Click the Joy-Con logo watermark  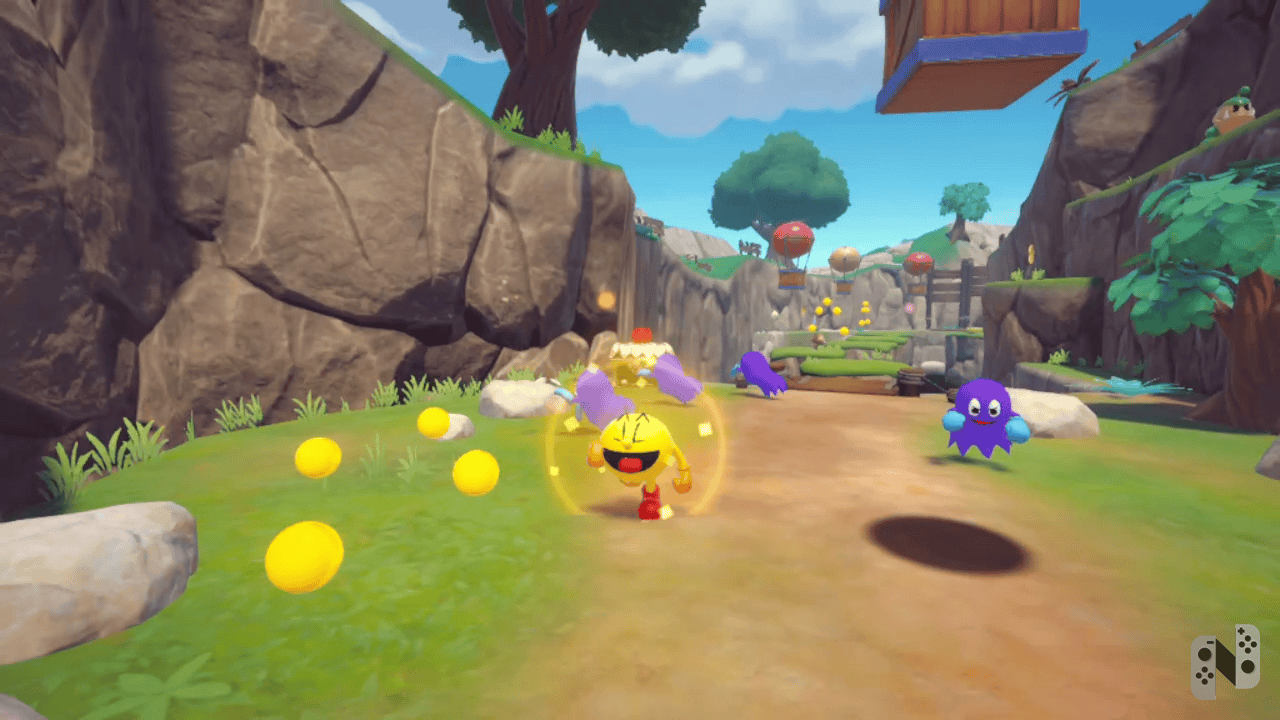[1225, 661]
